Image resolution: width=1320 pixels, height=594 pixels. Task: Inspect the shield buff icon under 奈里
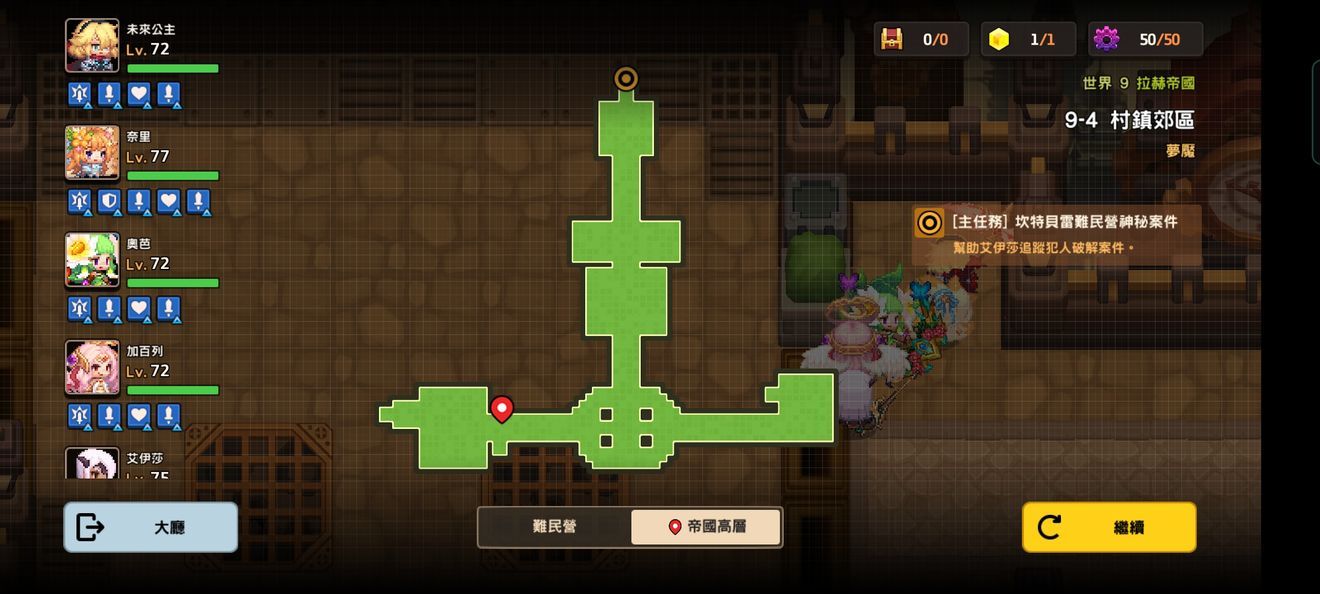[109, 202]
